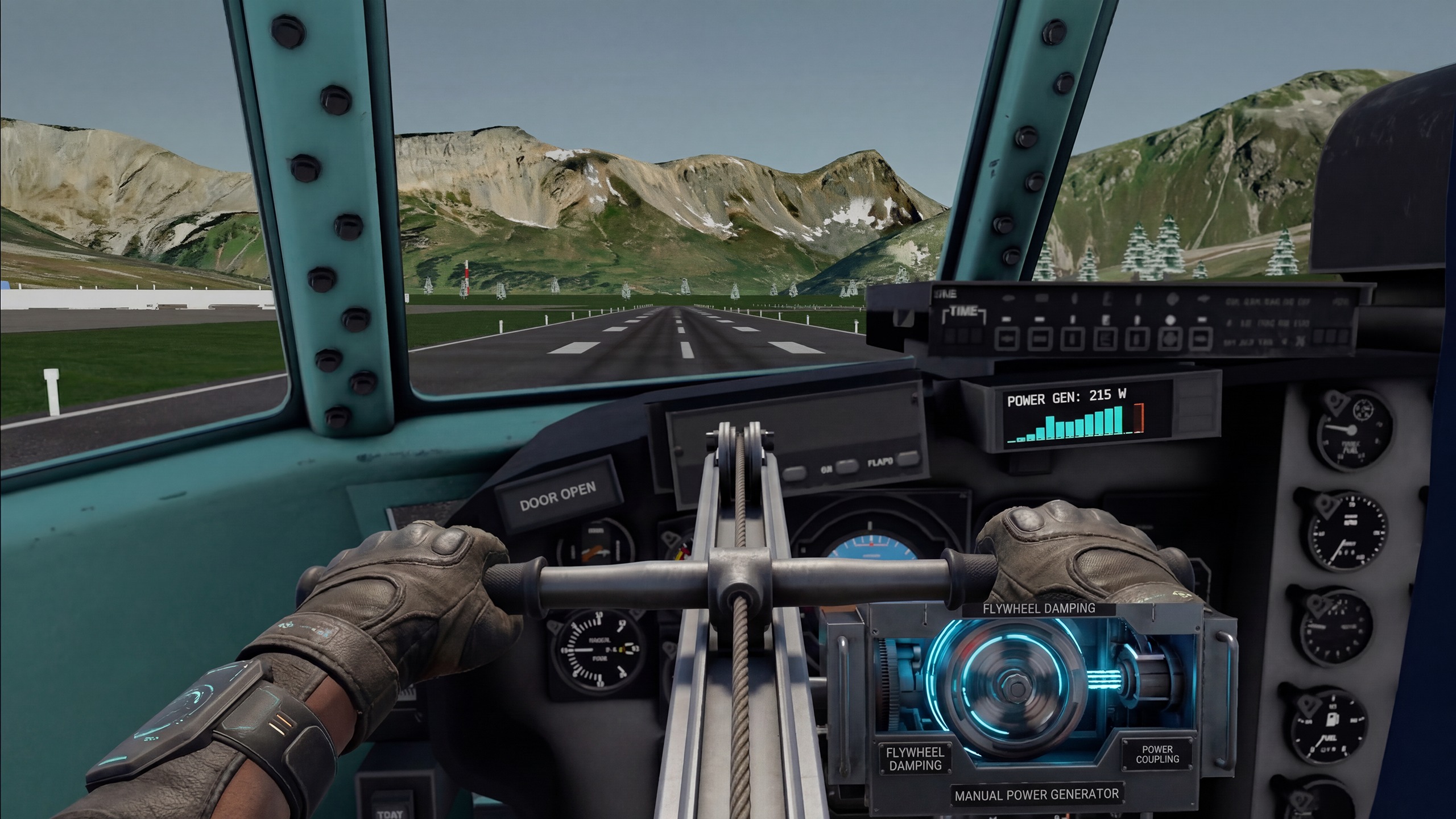Activate the Power Coupling button
Viewport: 1456px width, 819px height.
coord(1157,755)
